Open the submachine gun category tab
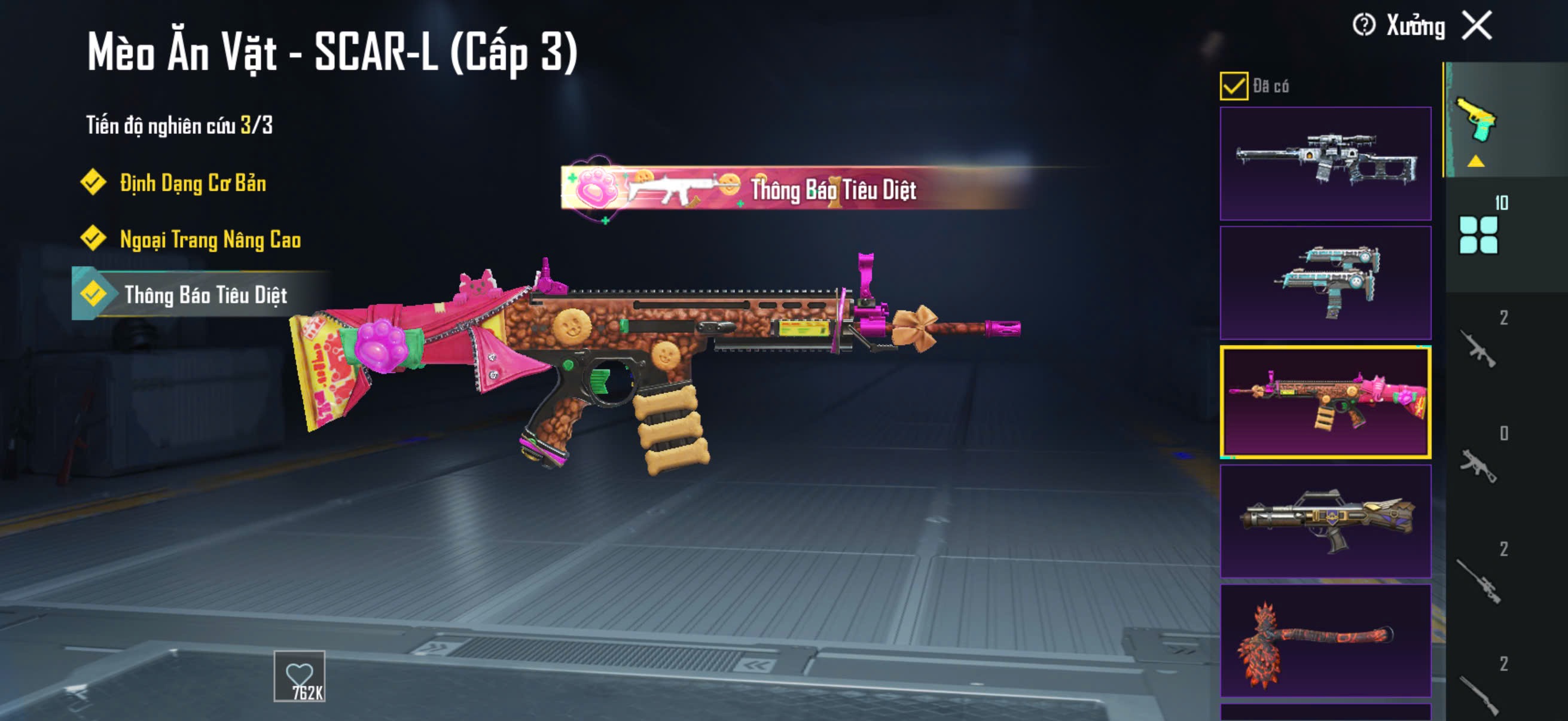This screenshot has height=721, width=1568. pos(1478,466)
